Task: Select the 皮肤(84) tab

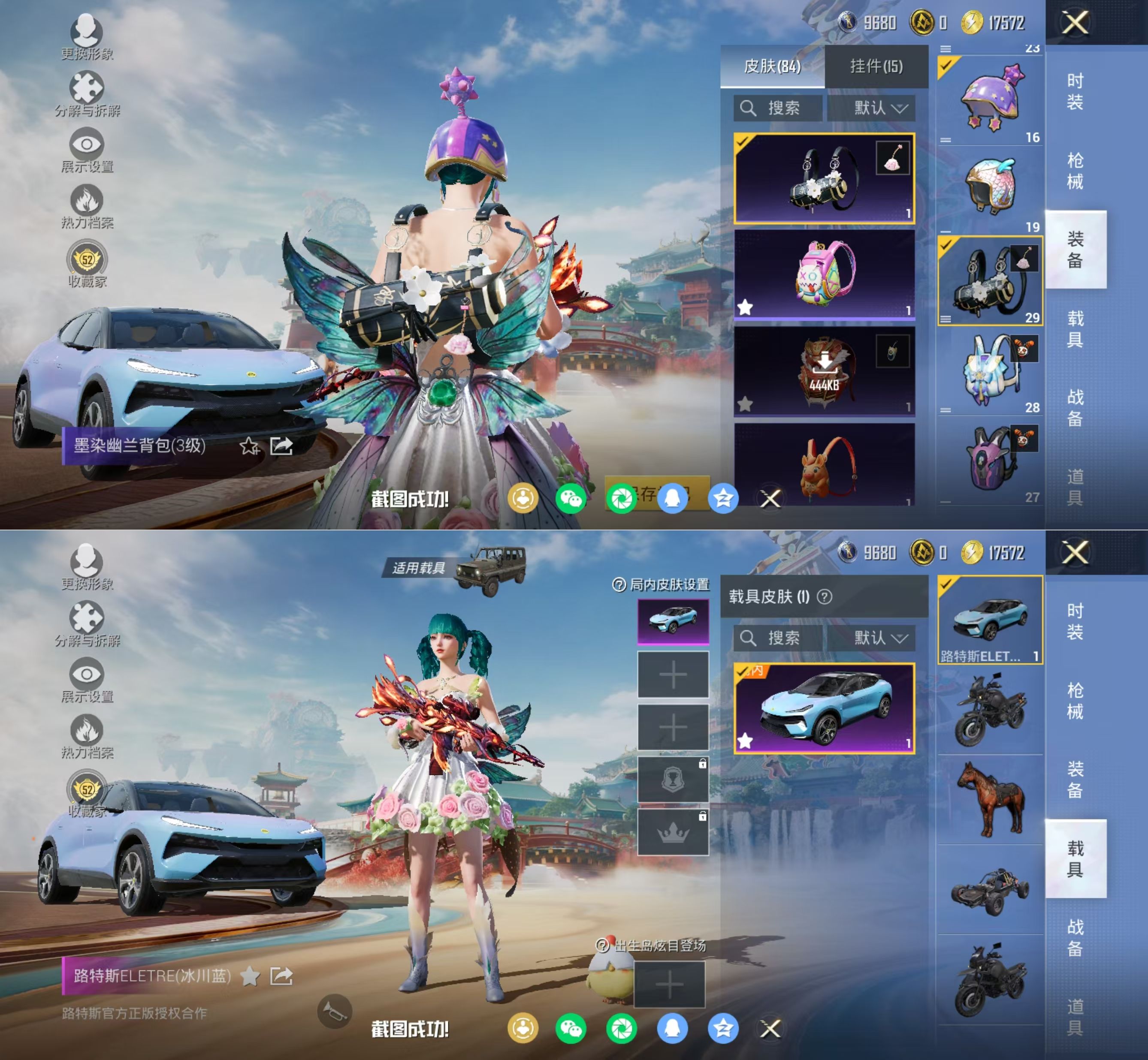Action: (x=772, y=66)
